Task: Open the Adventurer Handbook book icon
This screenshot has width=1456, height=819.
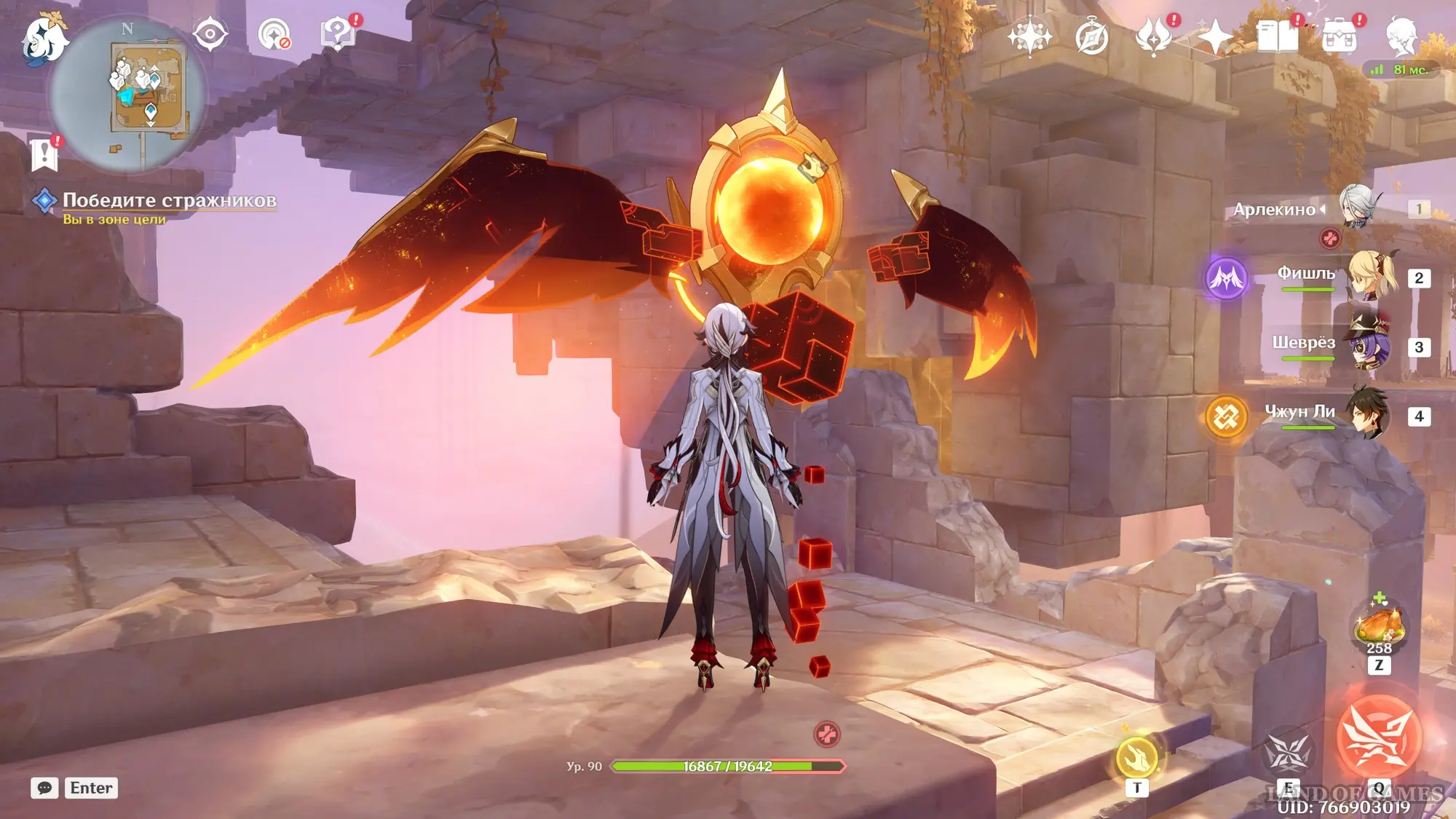Action: [x=1277, y=36]
